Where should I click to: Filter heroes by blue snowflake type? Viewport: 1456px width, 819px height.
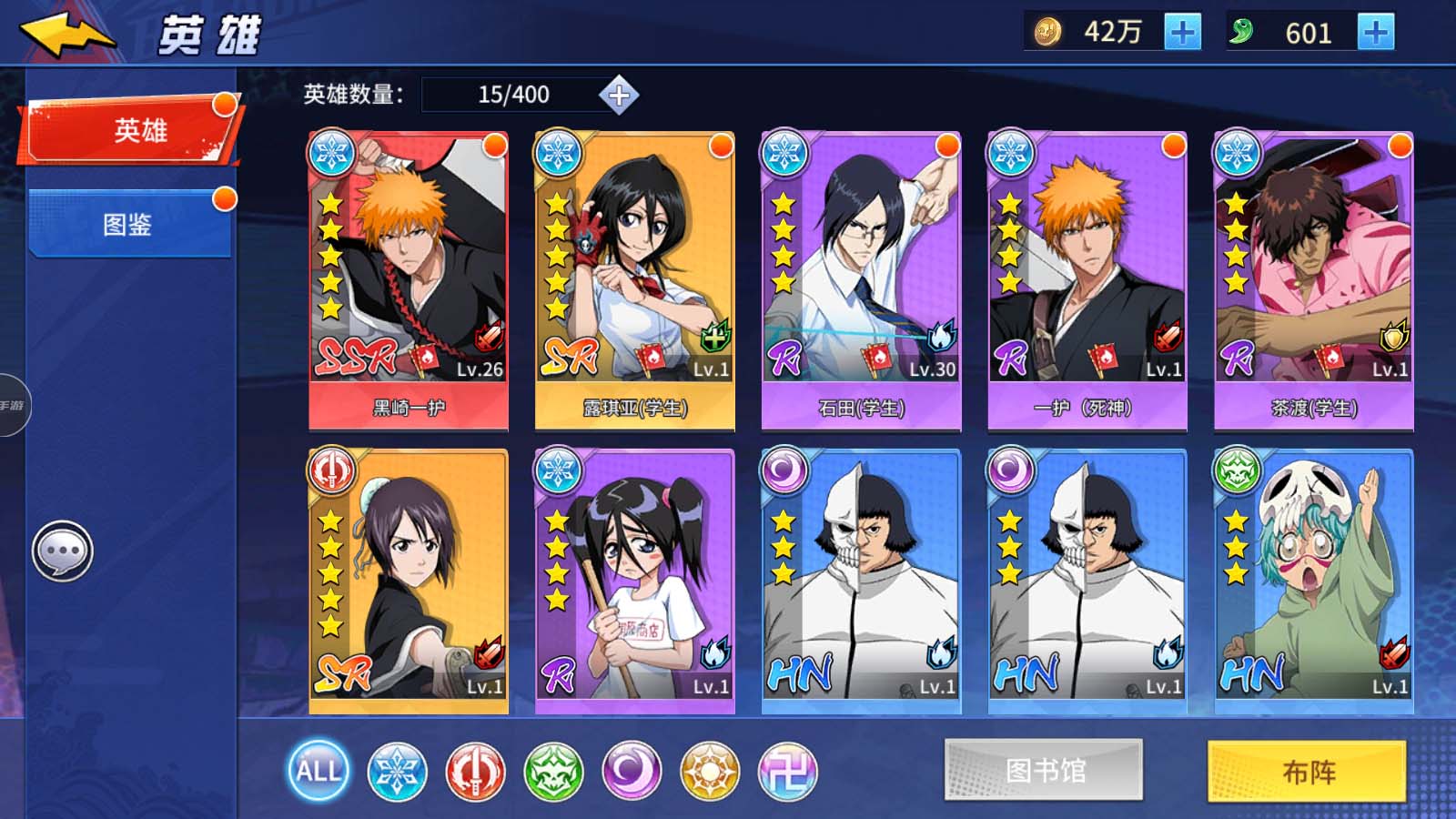point(397,772)
